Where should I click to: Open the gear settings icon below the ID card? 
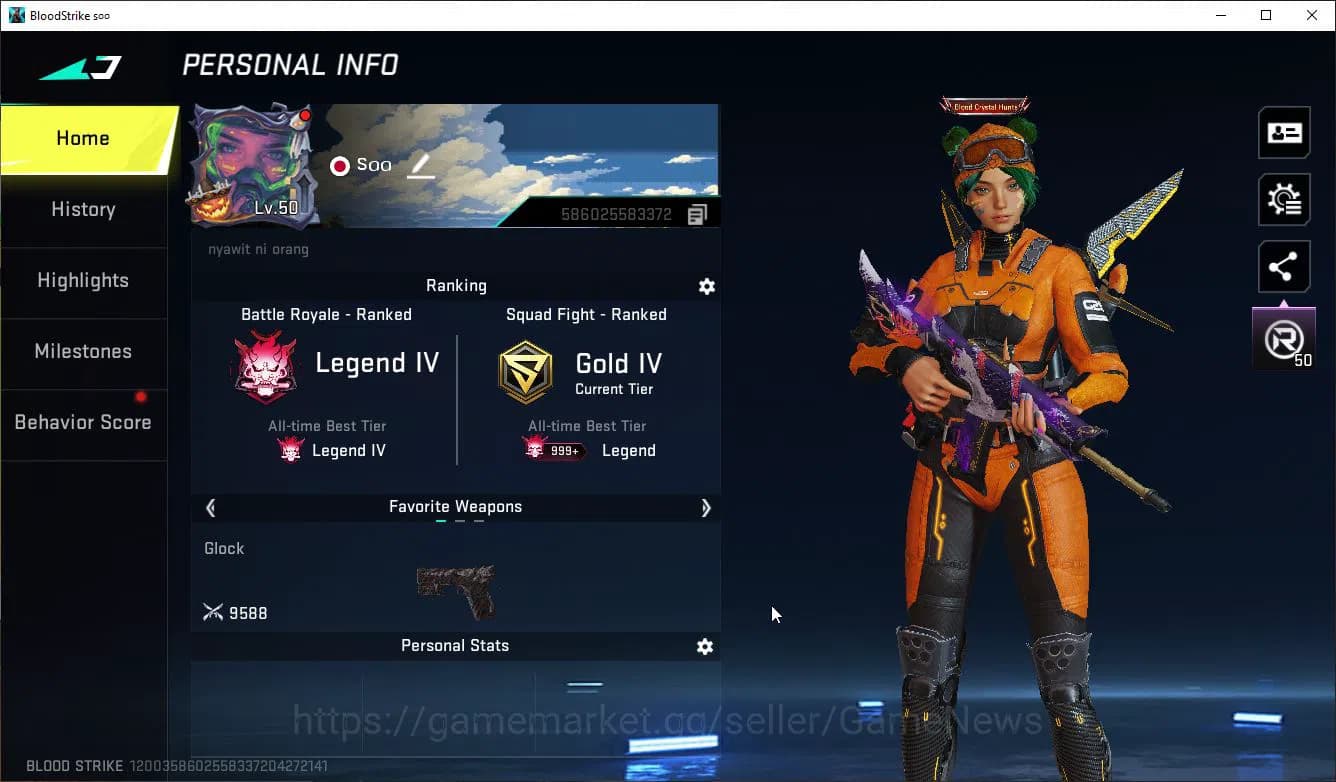click(1283, 199)
